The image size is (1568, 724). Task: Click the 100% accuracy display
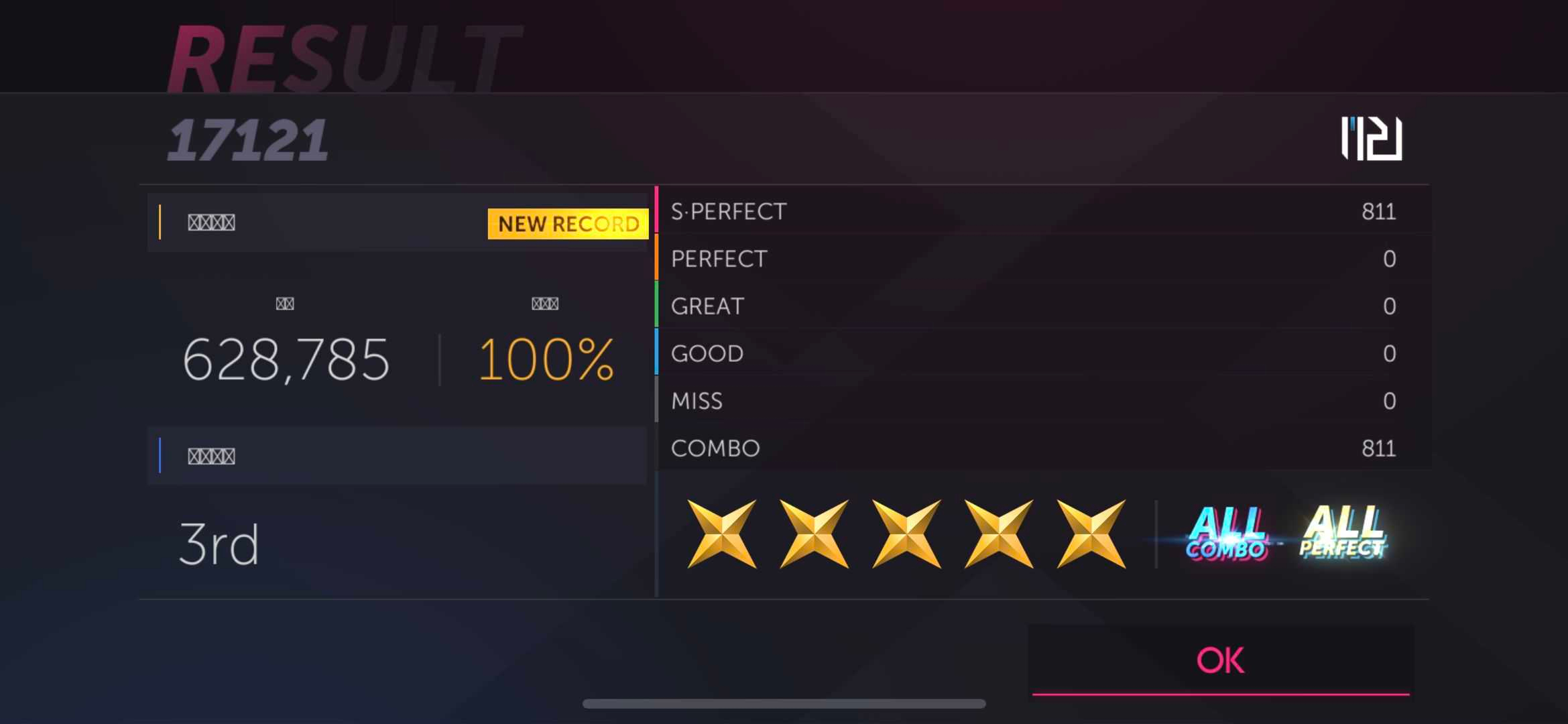pyautogui.click(x=548, y=360)
